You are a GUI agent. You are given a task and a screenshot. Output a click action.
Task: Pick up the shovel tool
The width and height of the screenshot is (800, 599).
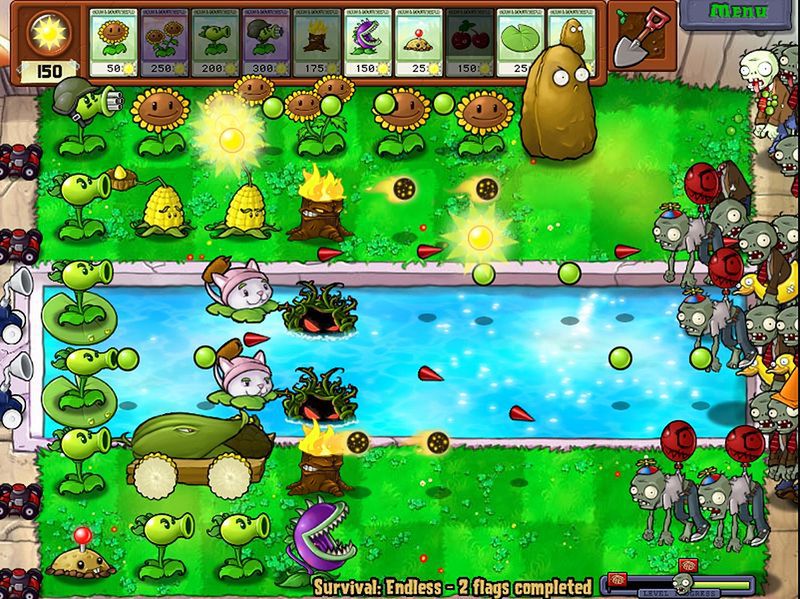[x=638, y=37]
